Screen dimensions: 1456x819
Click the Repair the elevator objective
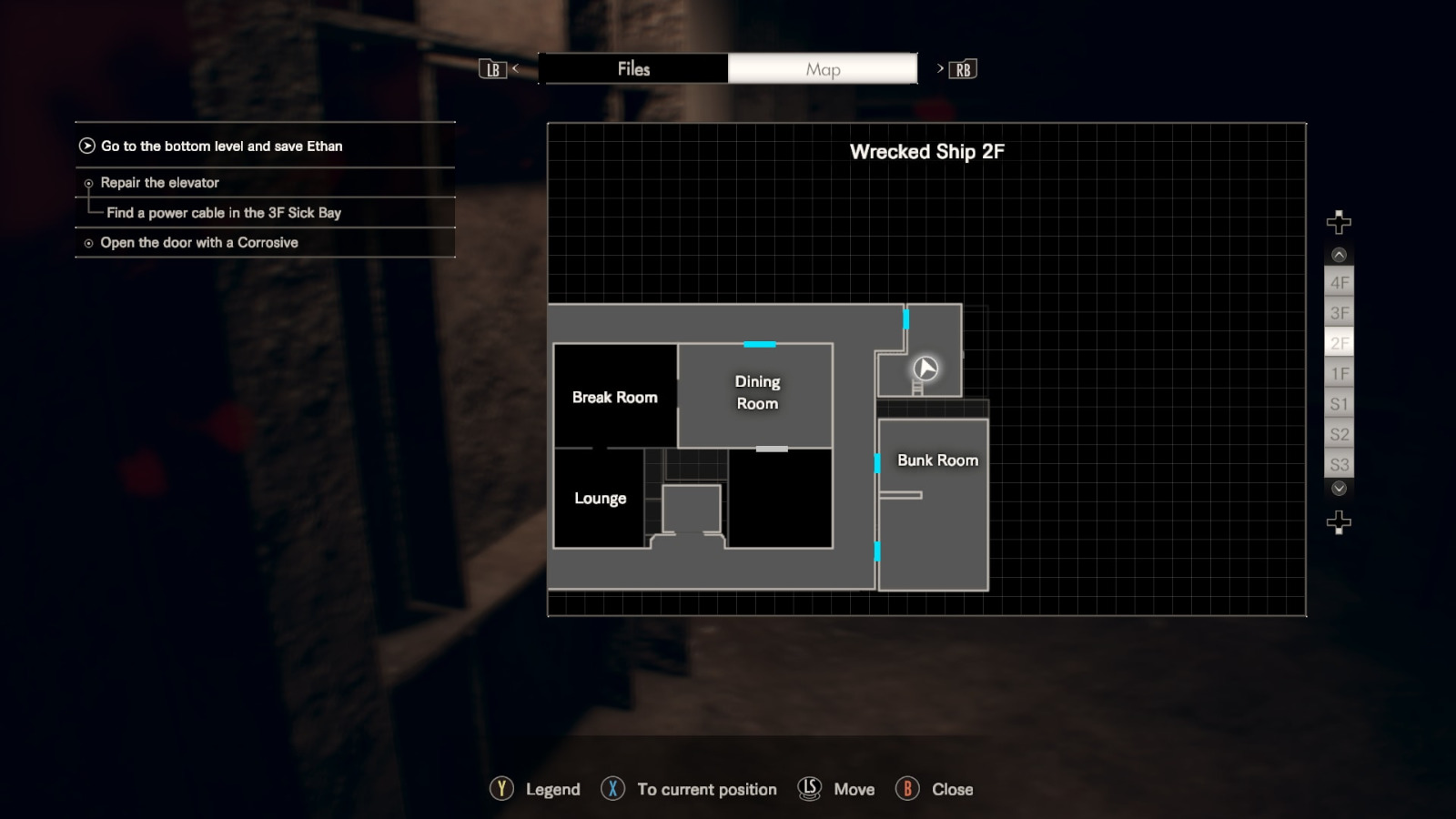(x=159, y=183)
